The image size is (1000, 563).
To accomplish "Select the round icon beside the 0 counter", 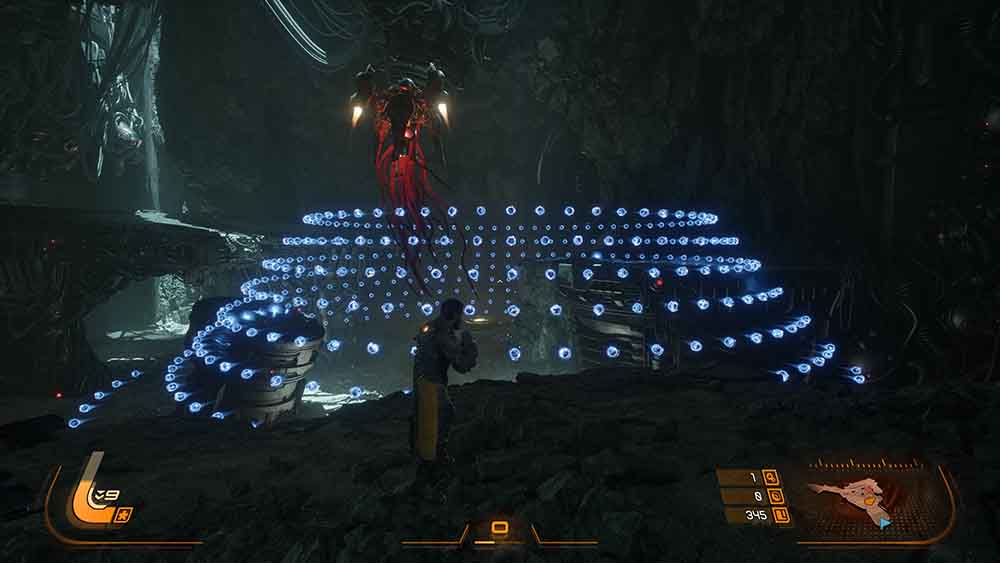I will [770, 496].
